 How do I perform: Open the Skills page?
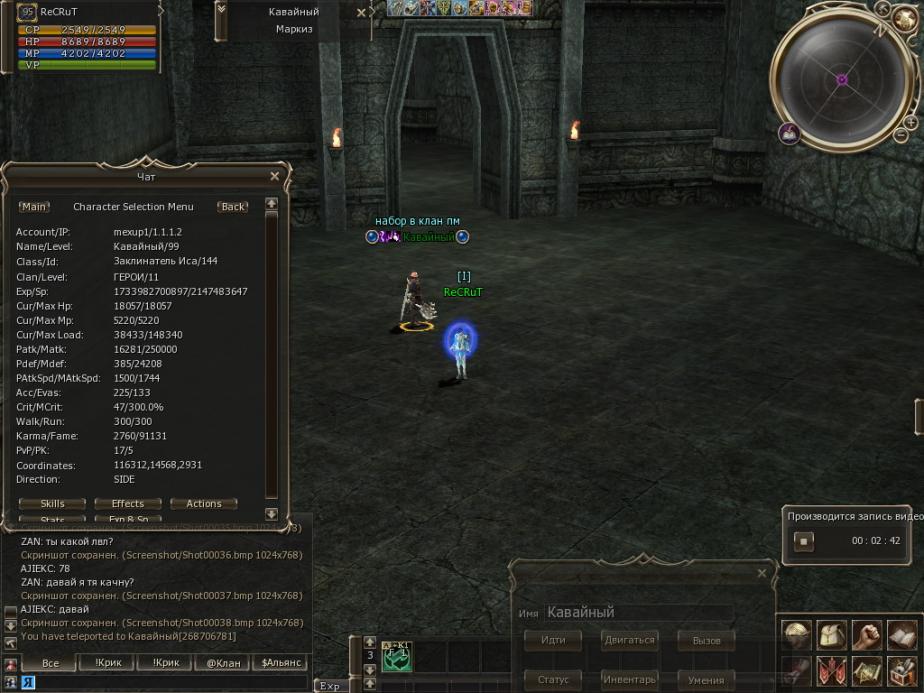coord(53,504)
